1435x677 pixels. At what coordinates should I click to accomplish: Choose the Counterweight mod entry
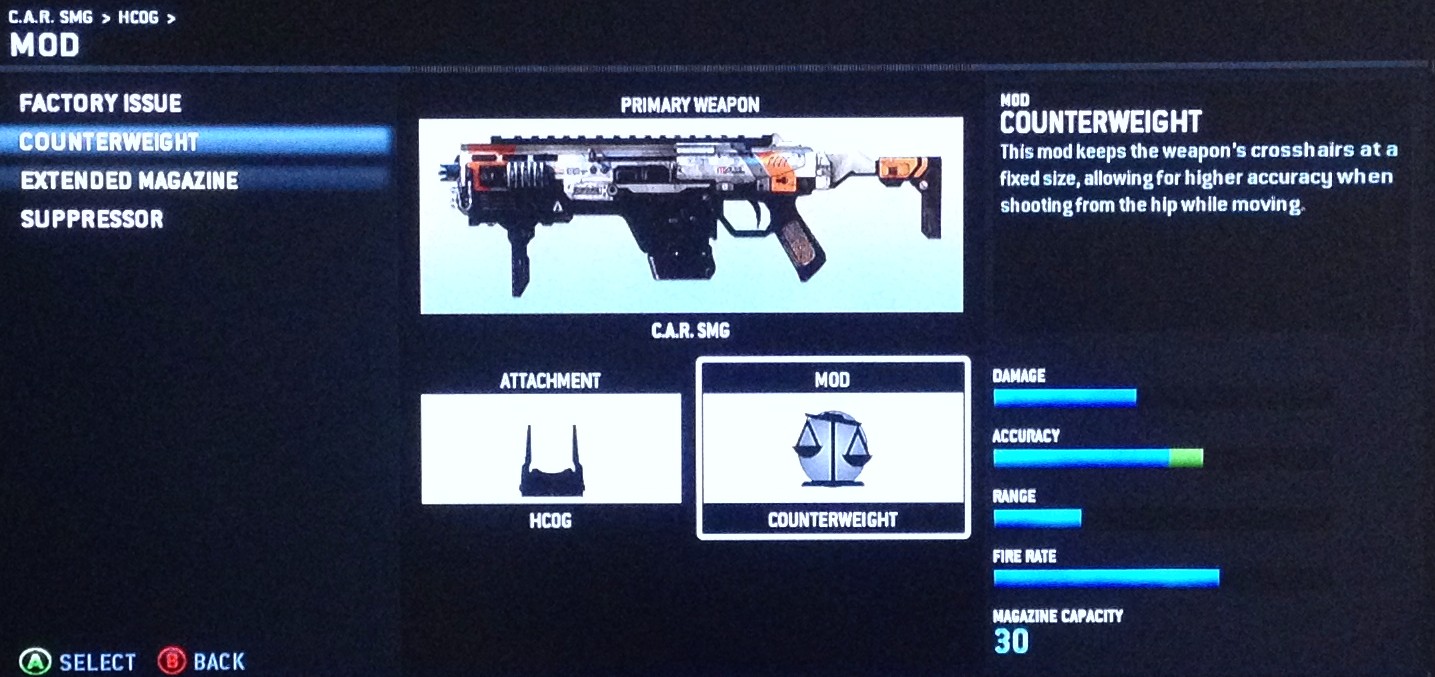coord(109,142)
